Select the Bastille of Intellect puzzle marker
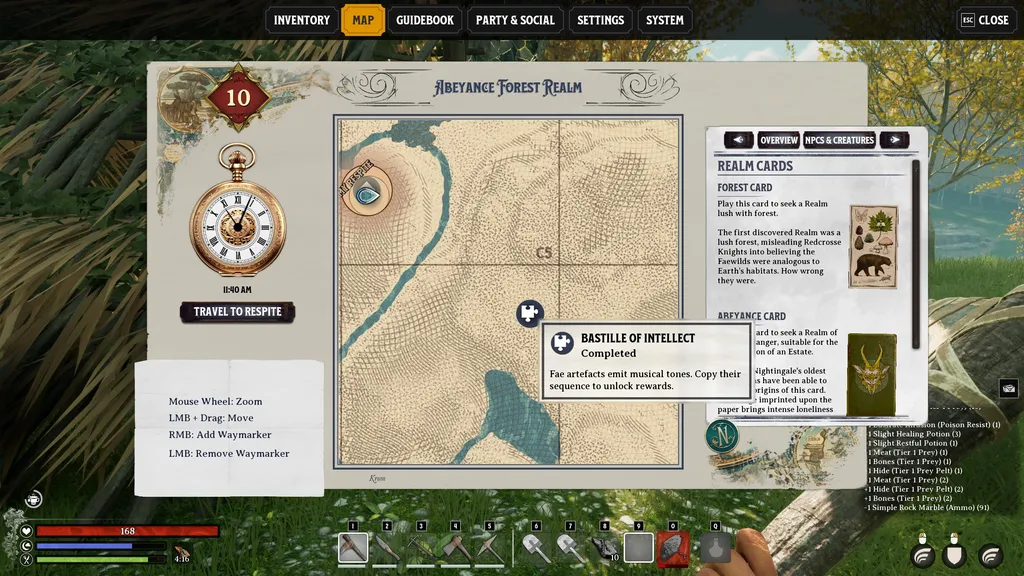 [529, 313]
